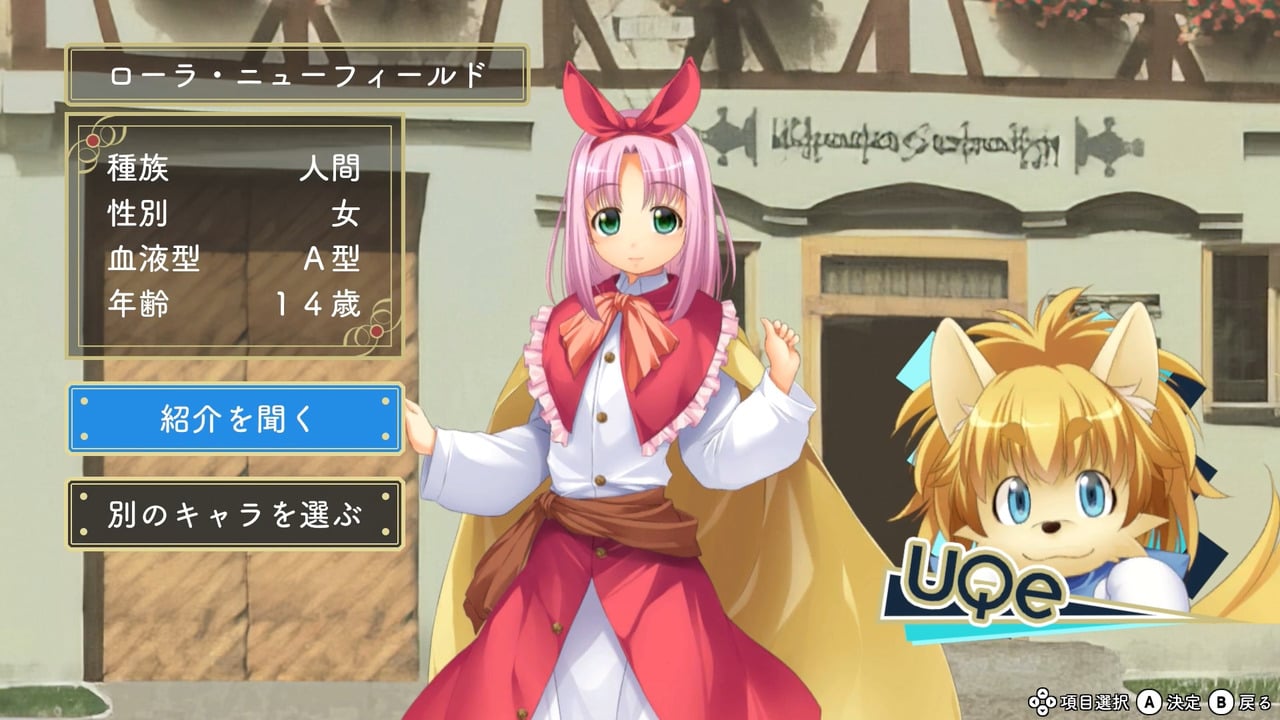1280x720 pixels.
Task: Choose 紹介を聞く to hear the introduction
Action: pyautogui.click(x=236, y=418)
